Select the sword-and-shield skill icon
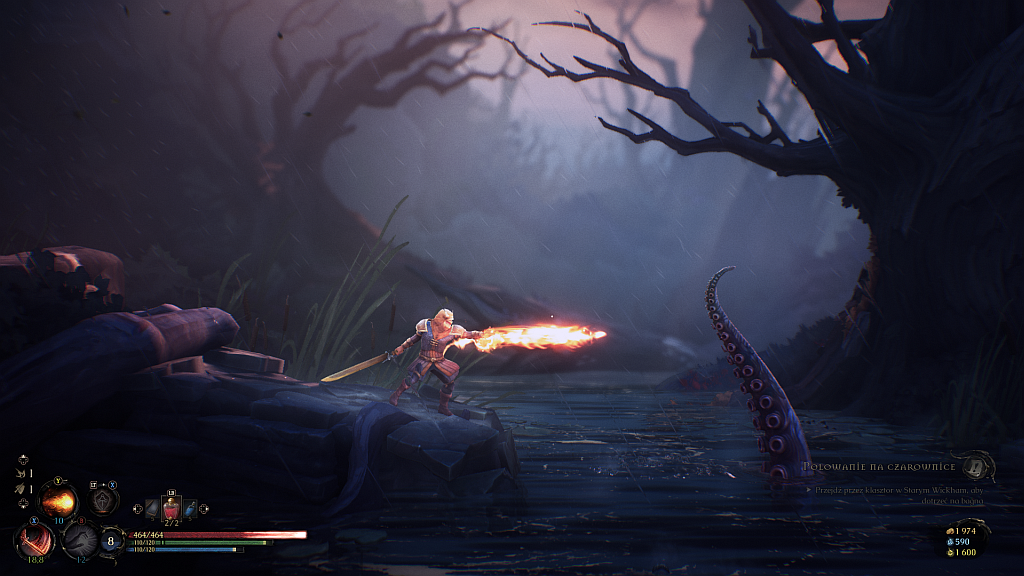The width and height of the screenshot is (1024, 576). (101, 499)
